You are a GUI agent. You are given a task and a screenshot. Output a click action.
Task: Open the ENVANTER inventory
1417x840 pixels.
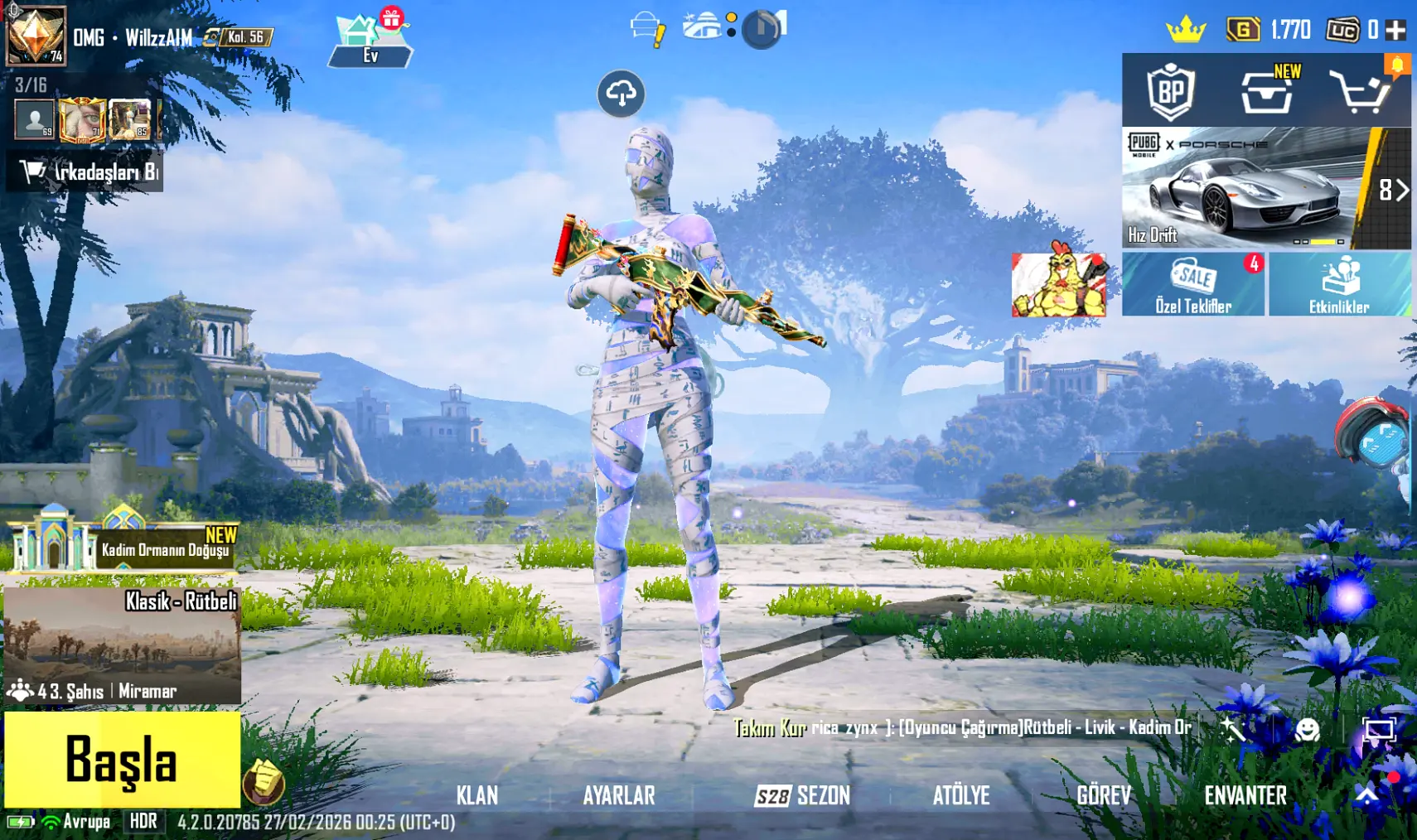(1245, 795)
